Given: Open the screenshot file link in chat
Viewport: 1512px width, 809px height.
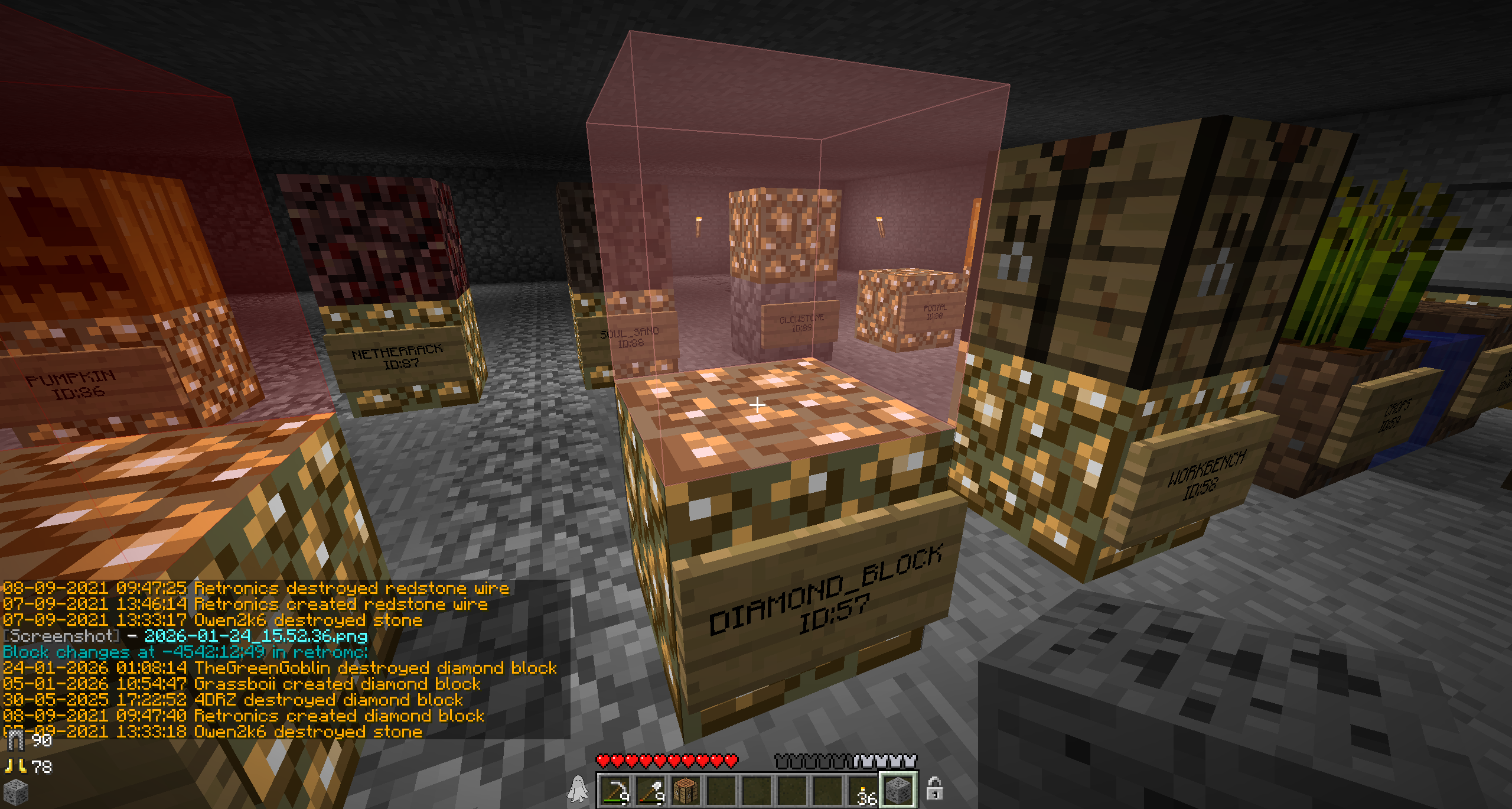Looking at the screenshot, I should coord(256,636).
